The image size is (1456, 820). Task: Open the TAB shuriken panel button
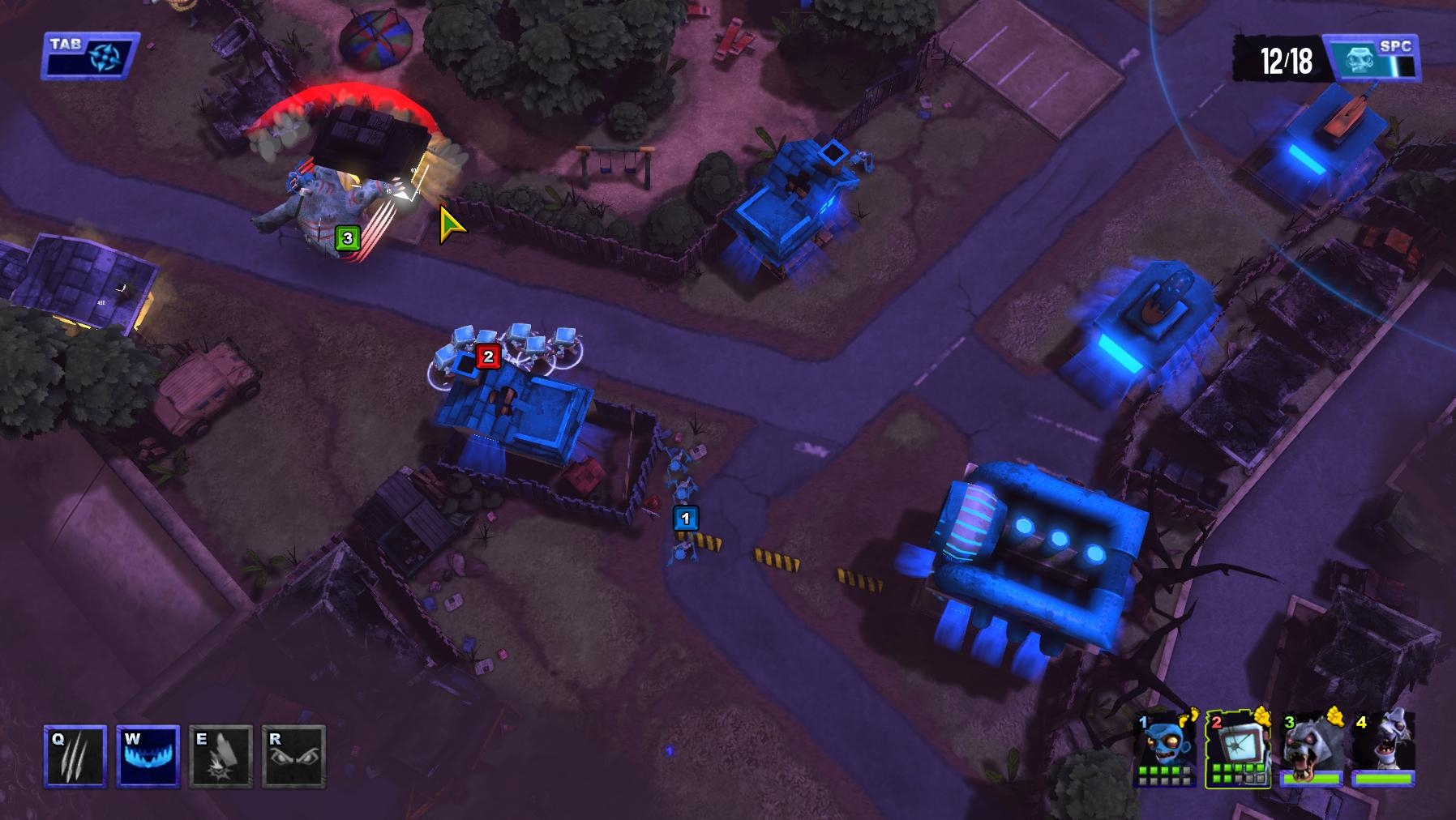coord(90,56)
